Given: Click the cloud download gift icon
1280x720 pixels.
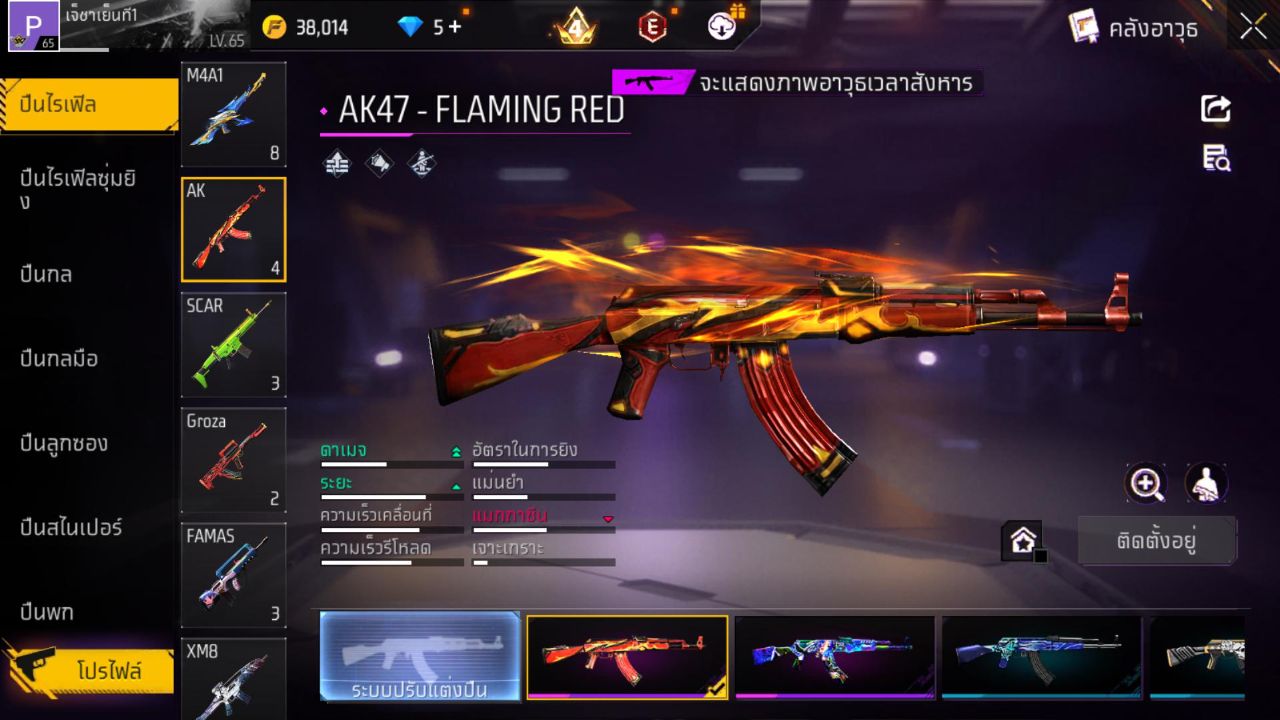Looking at the screenshot, I should click(720, 27).
